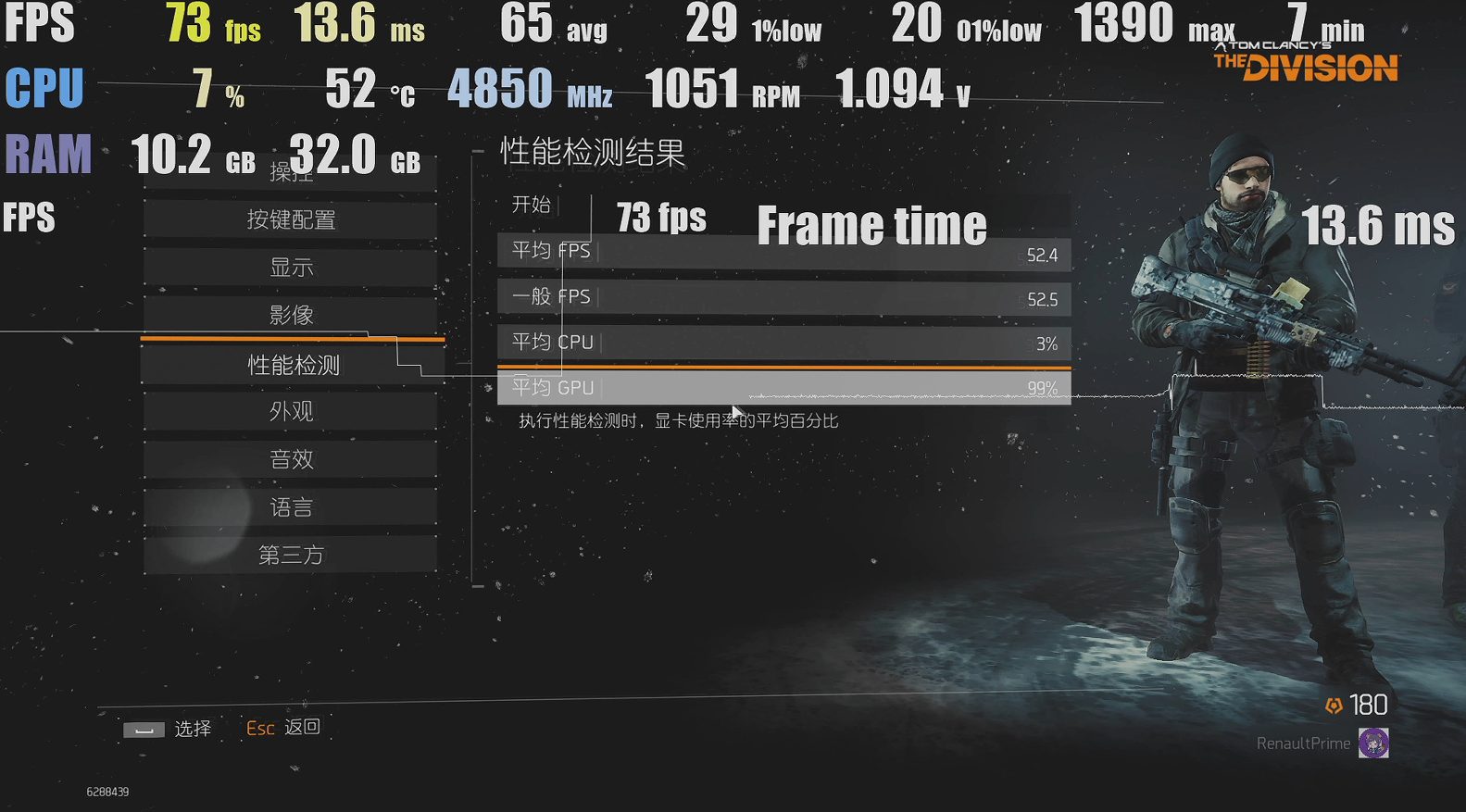Image resolution: width=1466 pixels, height=812 pixels.
Task: Click the orange gear score shield icon beside 180
Action: (x=1333, y=705)
